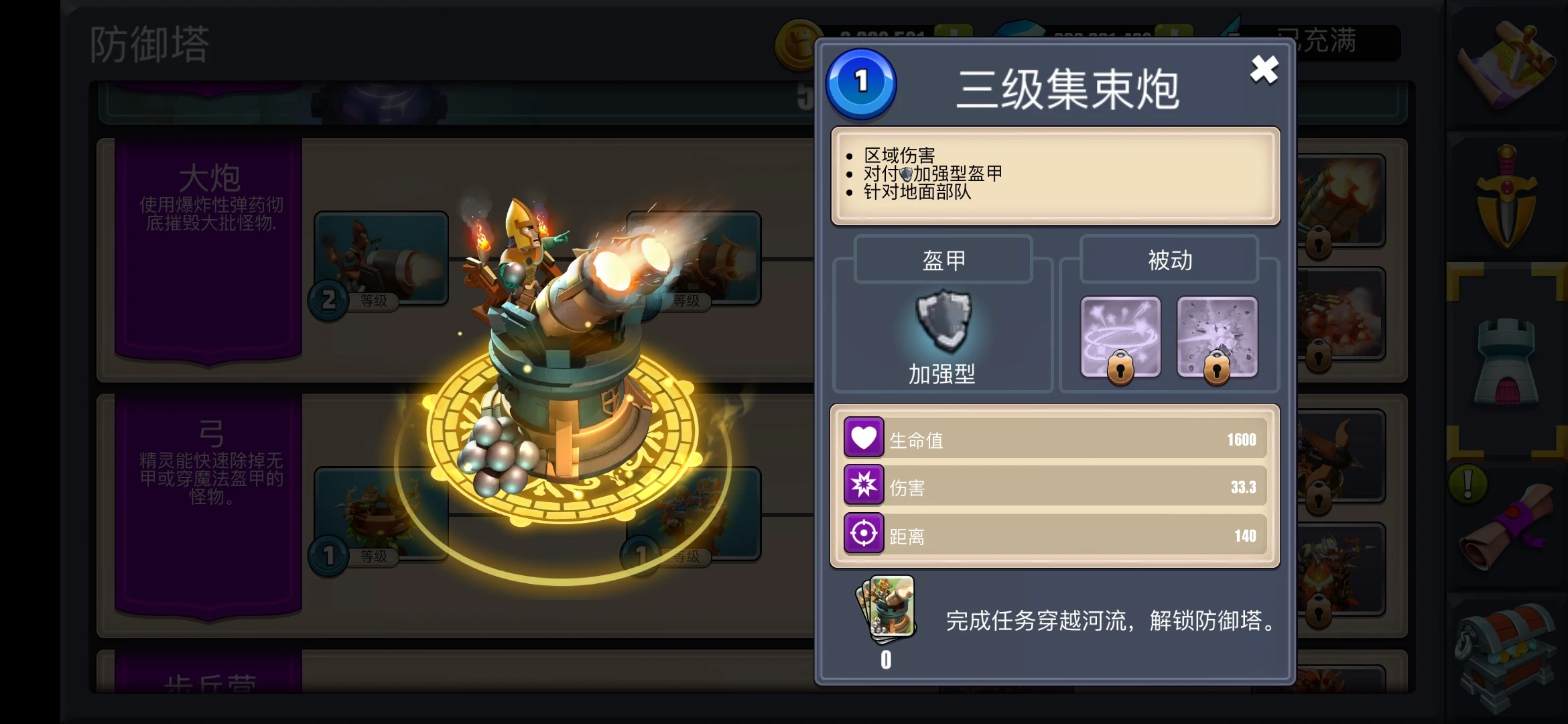Switch to the castle tower sidebar tab
This screenshot has width=1568, height=724.
pos(1506,362)
